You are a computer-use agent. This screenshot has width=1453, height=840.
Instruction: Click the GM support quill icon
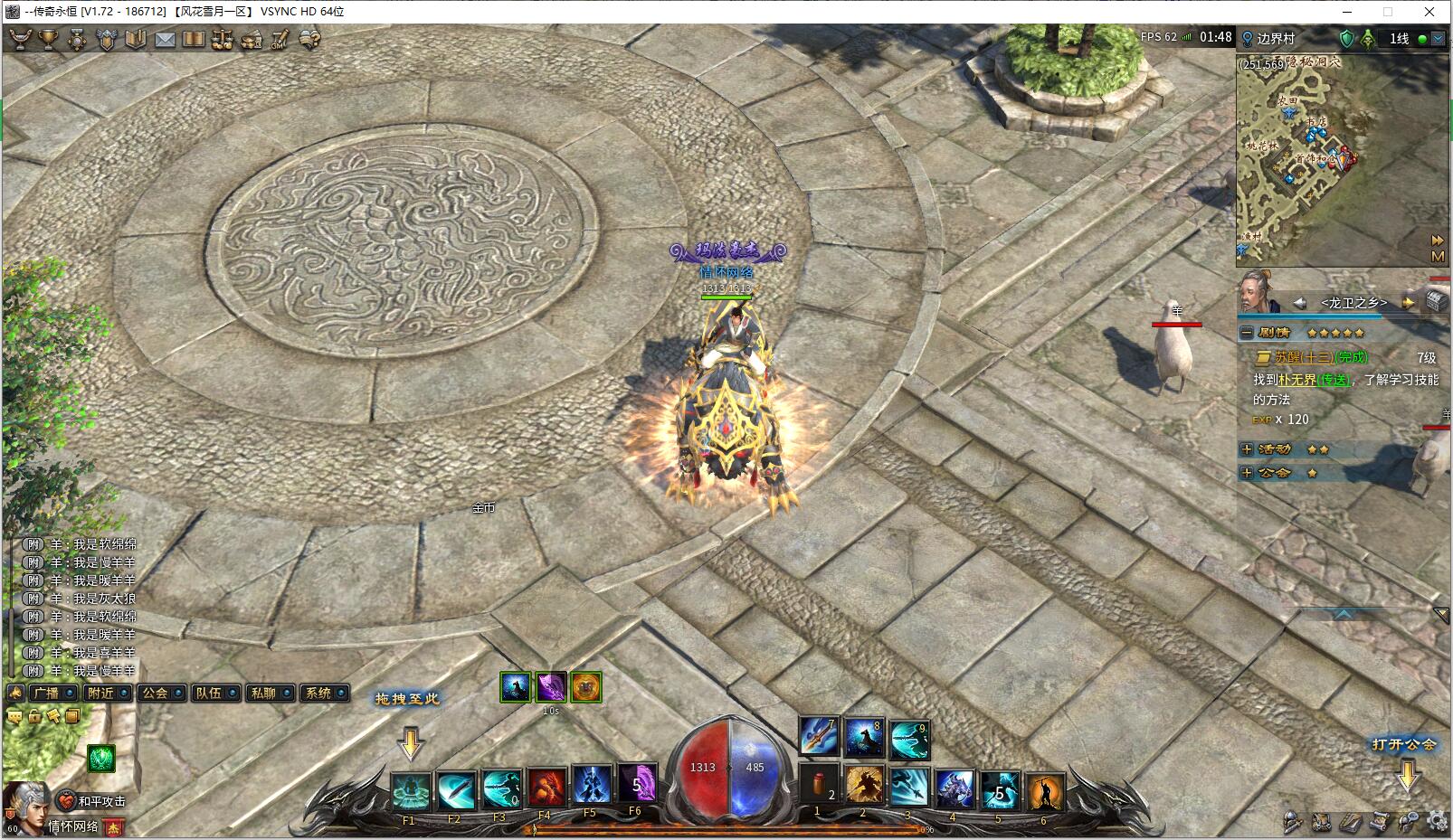tap(281, 40)
